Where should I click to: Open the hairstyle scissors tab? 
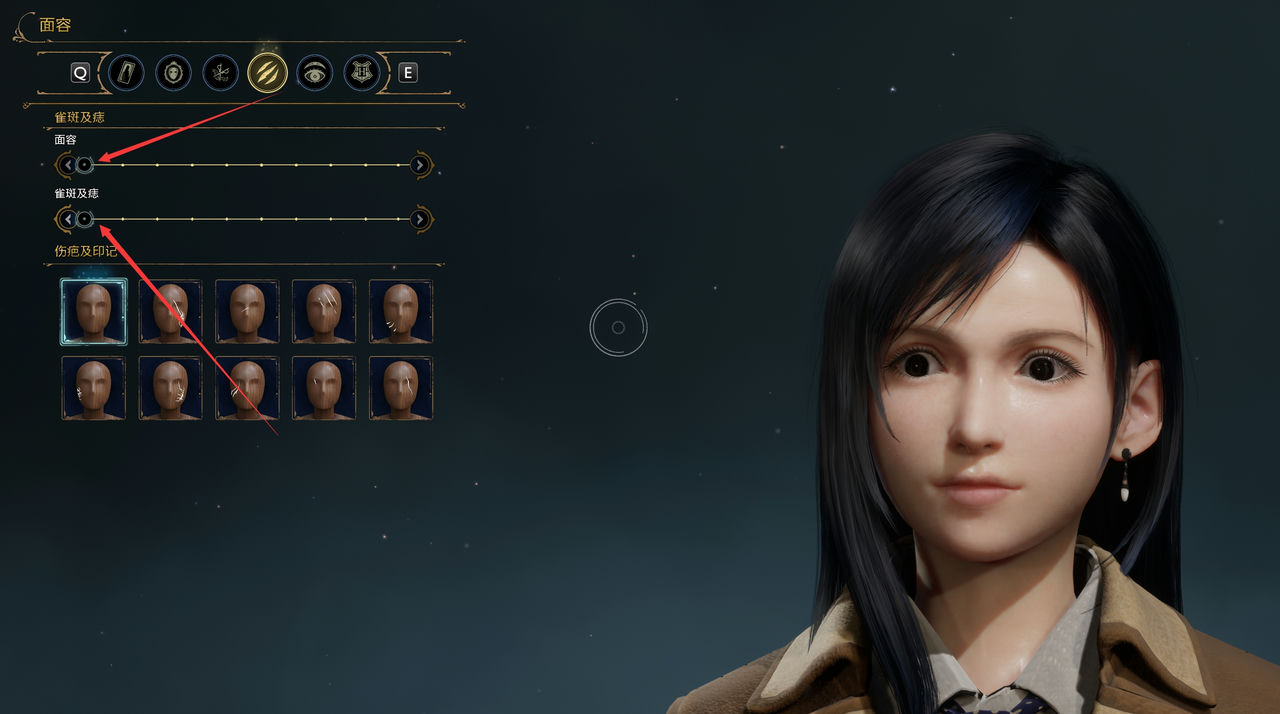(220, 72)
